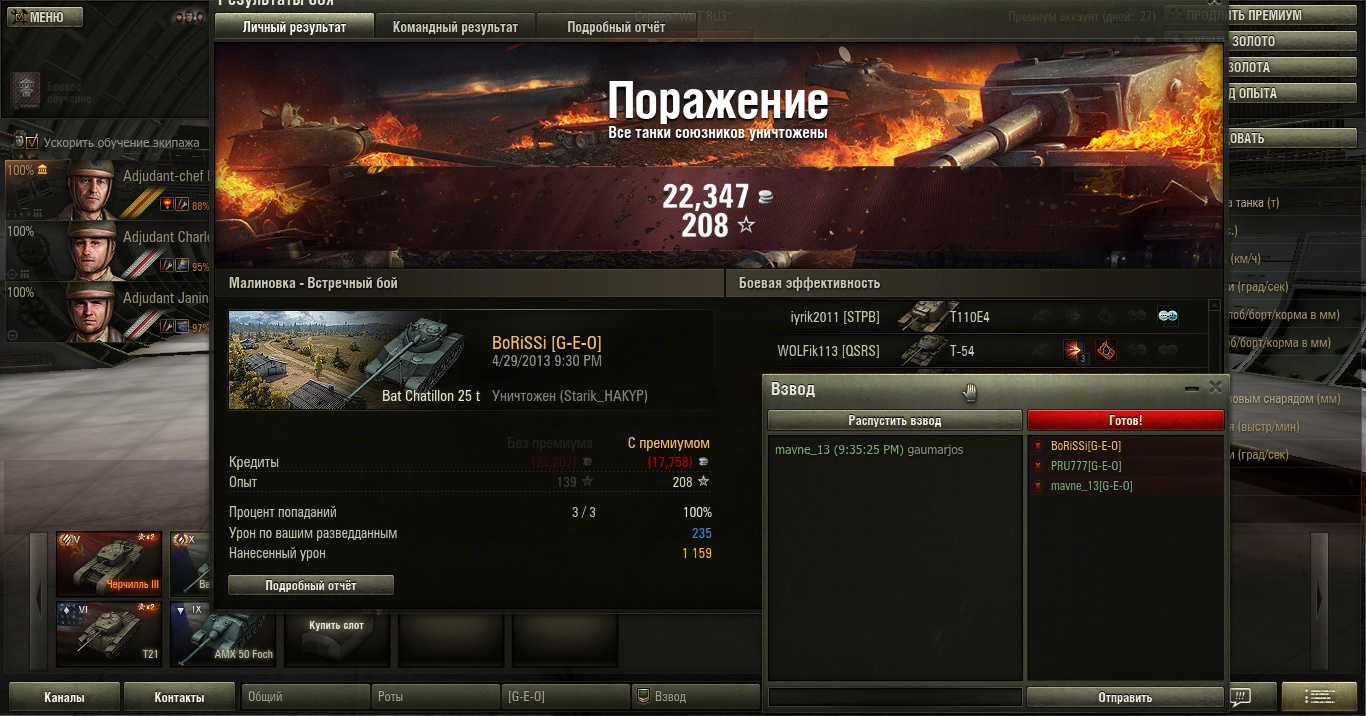Open the Подробный отчёт tab
The width and height of the screenshot is (1366, 716).
coord(616,27)
